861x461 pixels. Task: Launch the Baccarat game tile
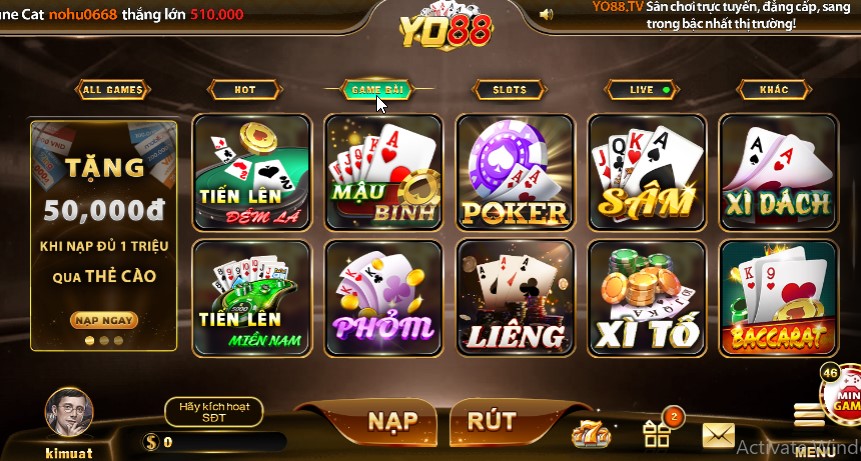click(x=778, y=298)
